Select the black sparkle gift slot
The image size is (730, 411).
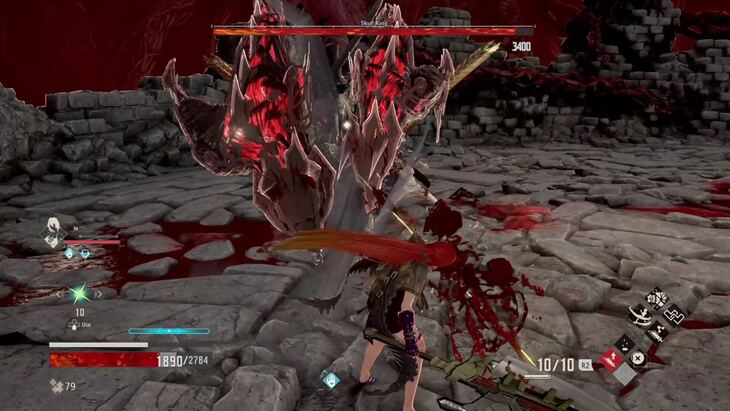[625, 345]
